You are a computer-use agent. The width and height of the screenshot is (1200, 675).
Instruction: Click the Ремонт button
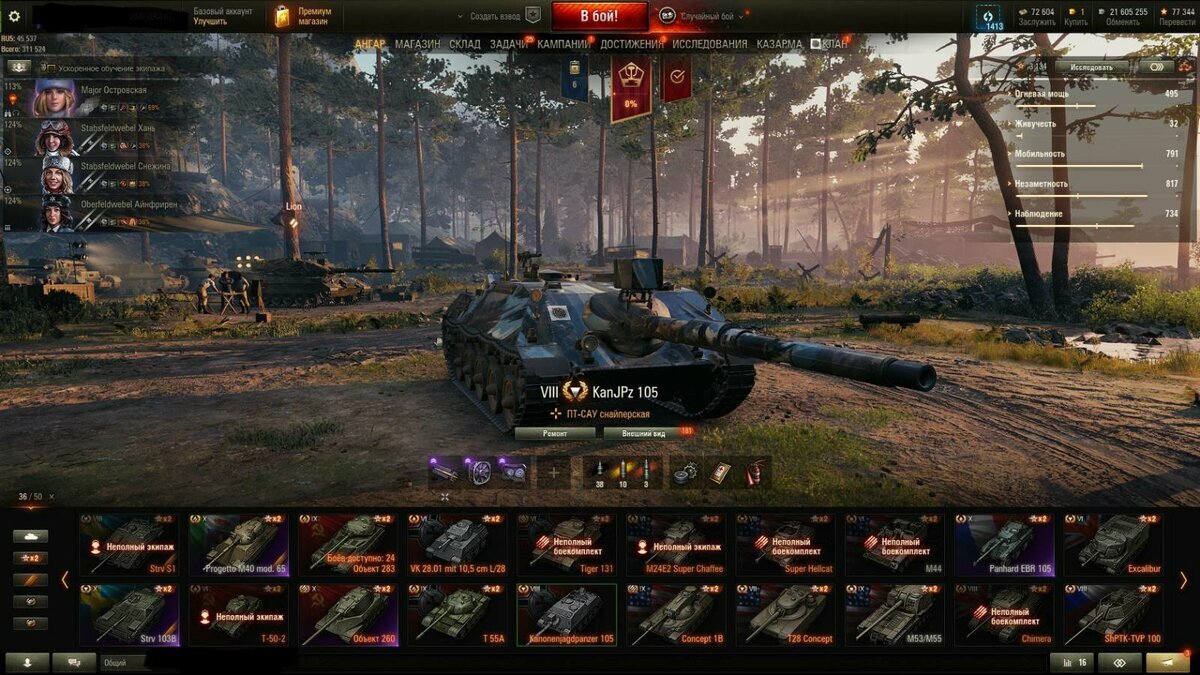click(555, 433)
